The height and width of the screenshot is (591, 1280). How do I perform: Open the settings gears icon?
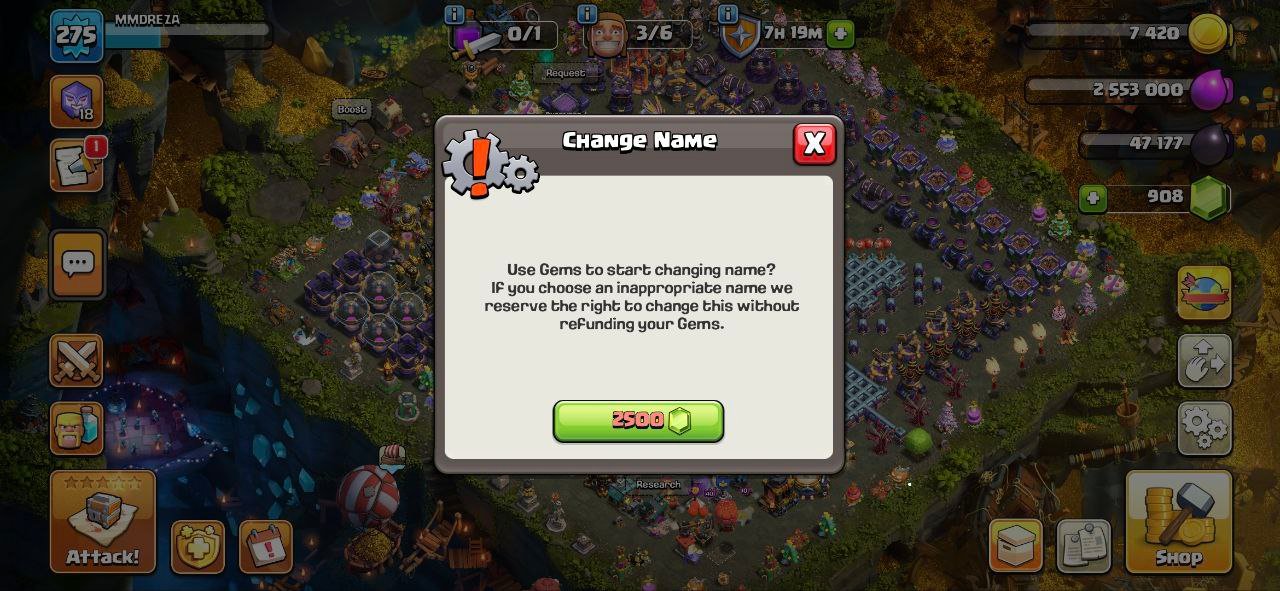point(1204,429)
